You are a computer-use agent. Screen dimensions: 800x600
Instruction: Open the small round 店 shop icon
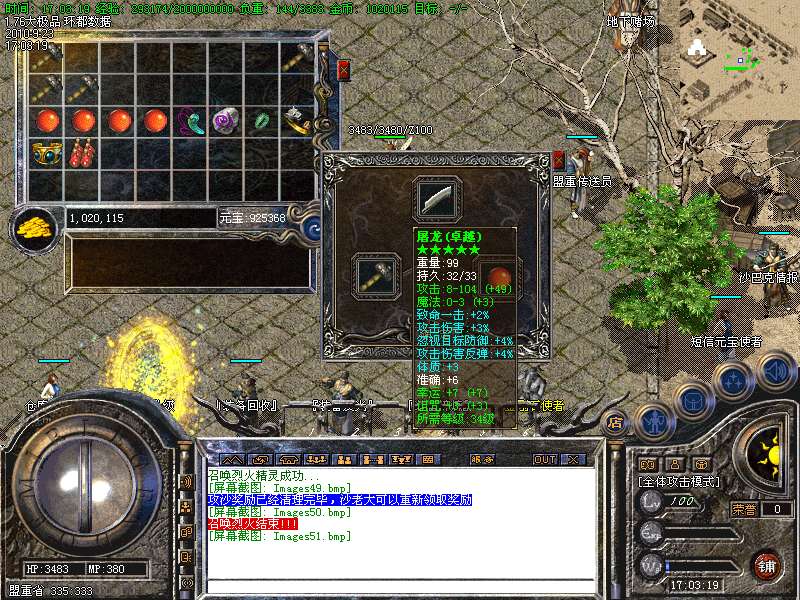point(615,422)
